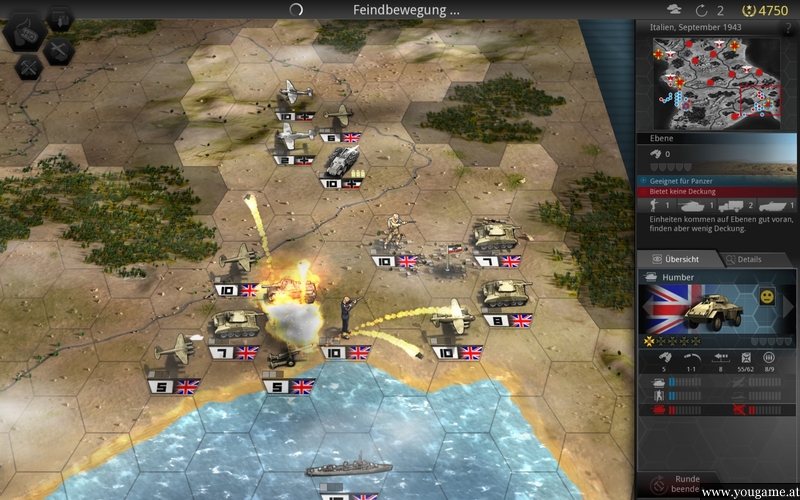Show the next unit with right arrow
Viewport: 800px width, 500px height.
tap(790, 308)
